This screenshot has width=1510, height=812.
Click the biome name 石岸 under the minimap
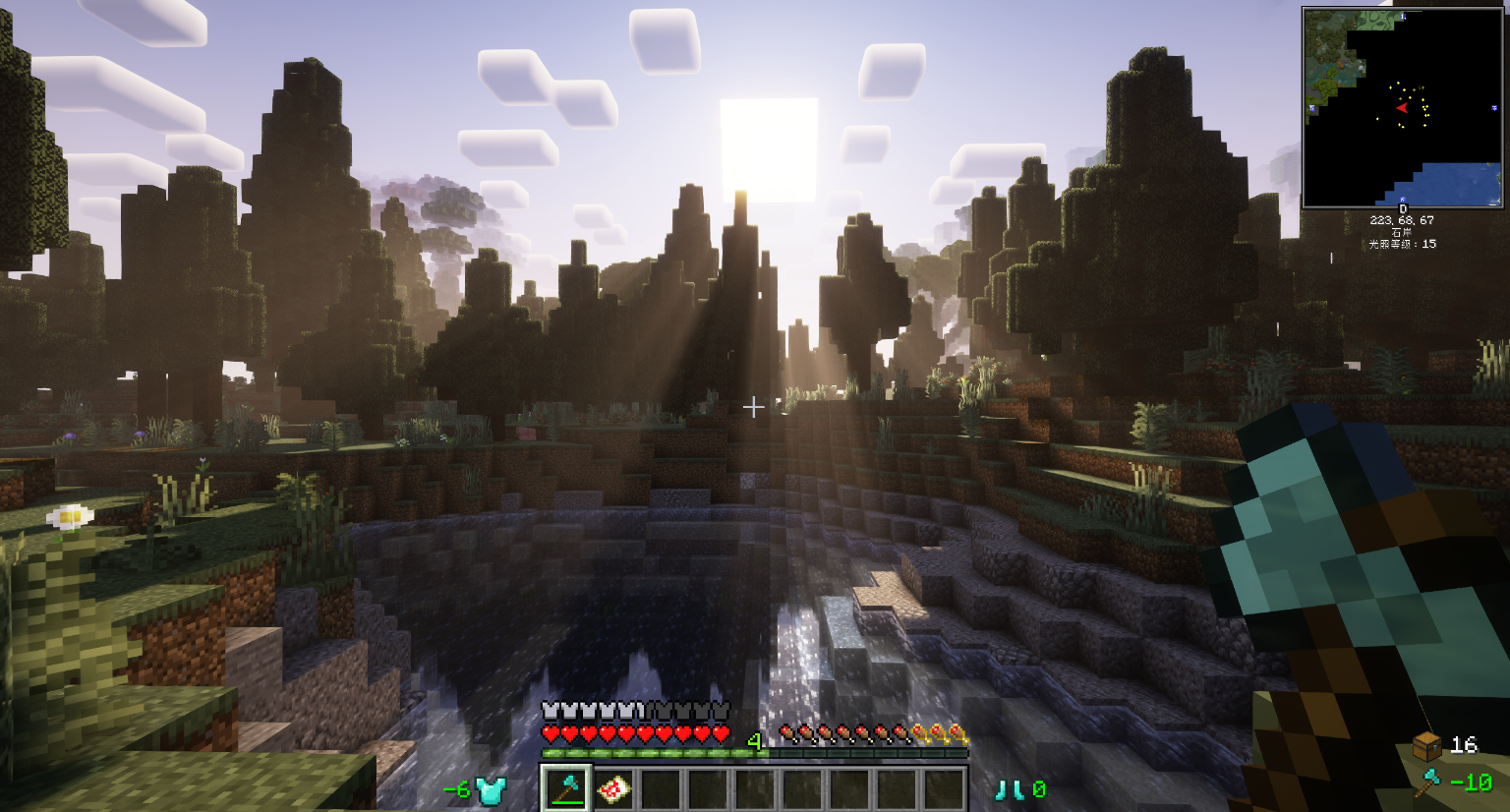pos(1402,230)
